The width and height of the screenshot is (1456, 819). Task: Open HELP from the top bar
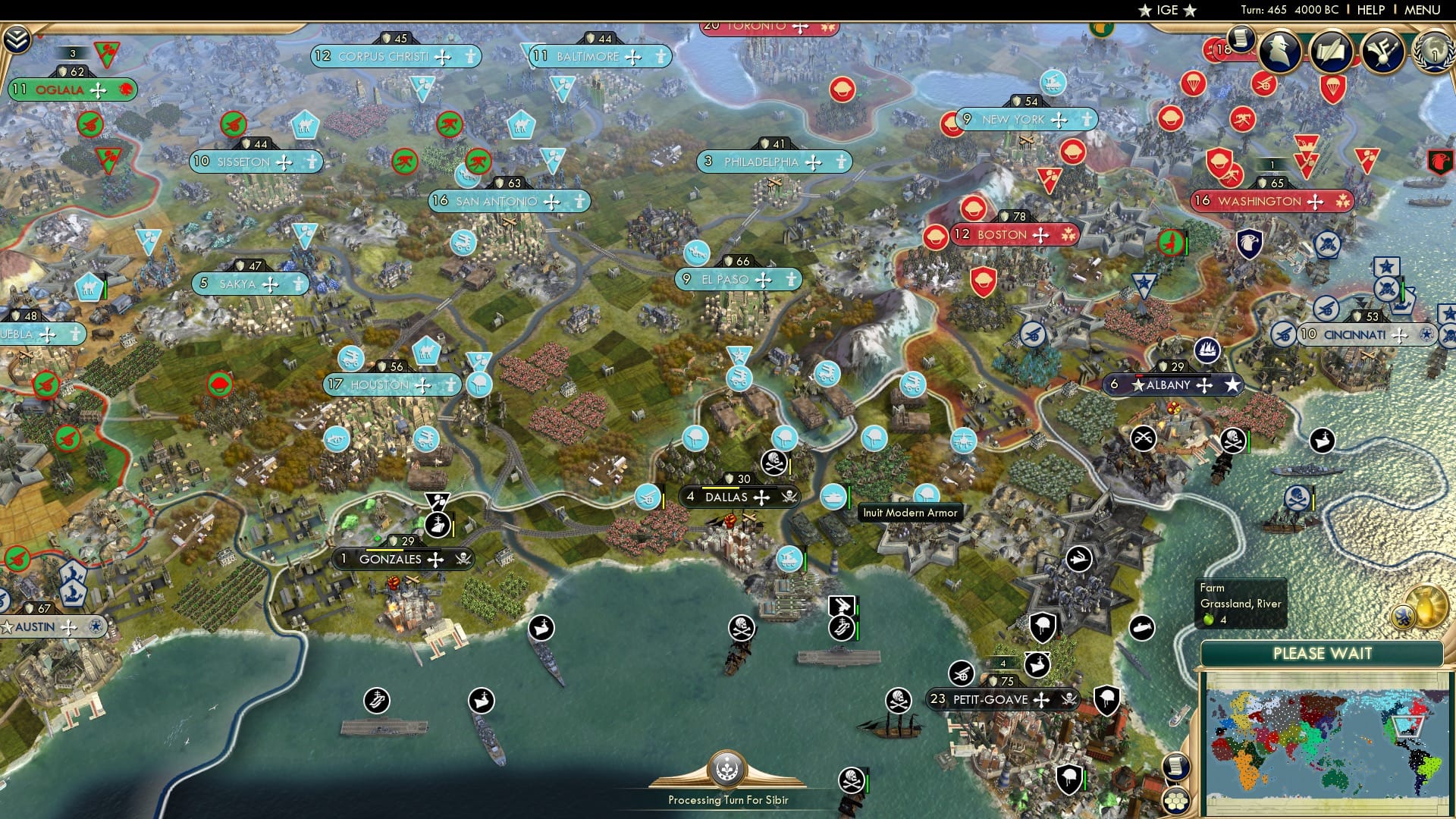click(x=1371, y=10)
